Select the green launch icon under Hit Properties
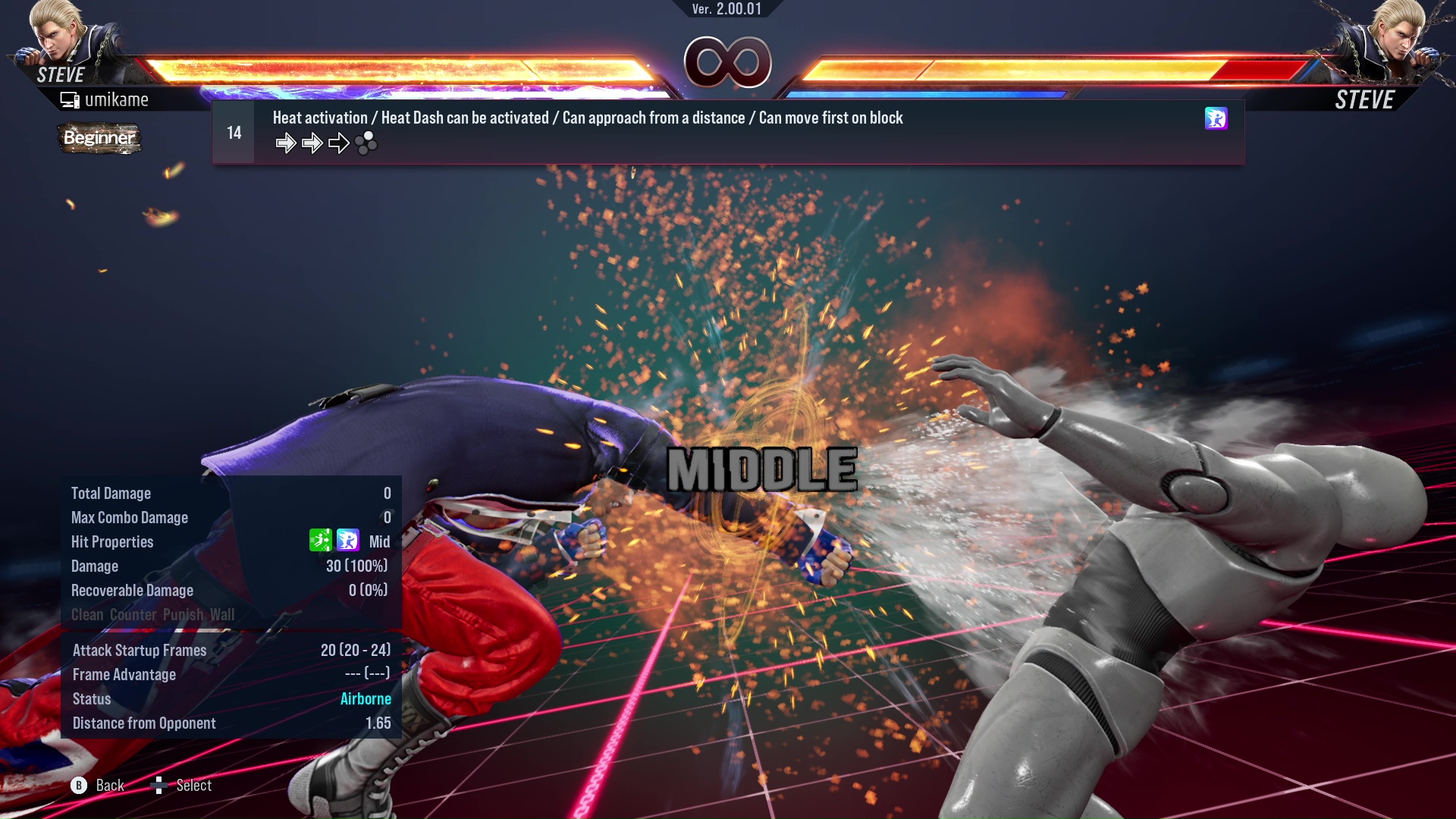 [x=321, y=541]
